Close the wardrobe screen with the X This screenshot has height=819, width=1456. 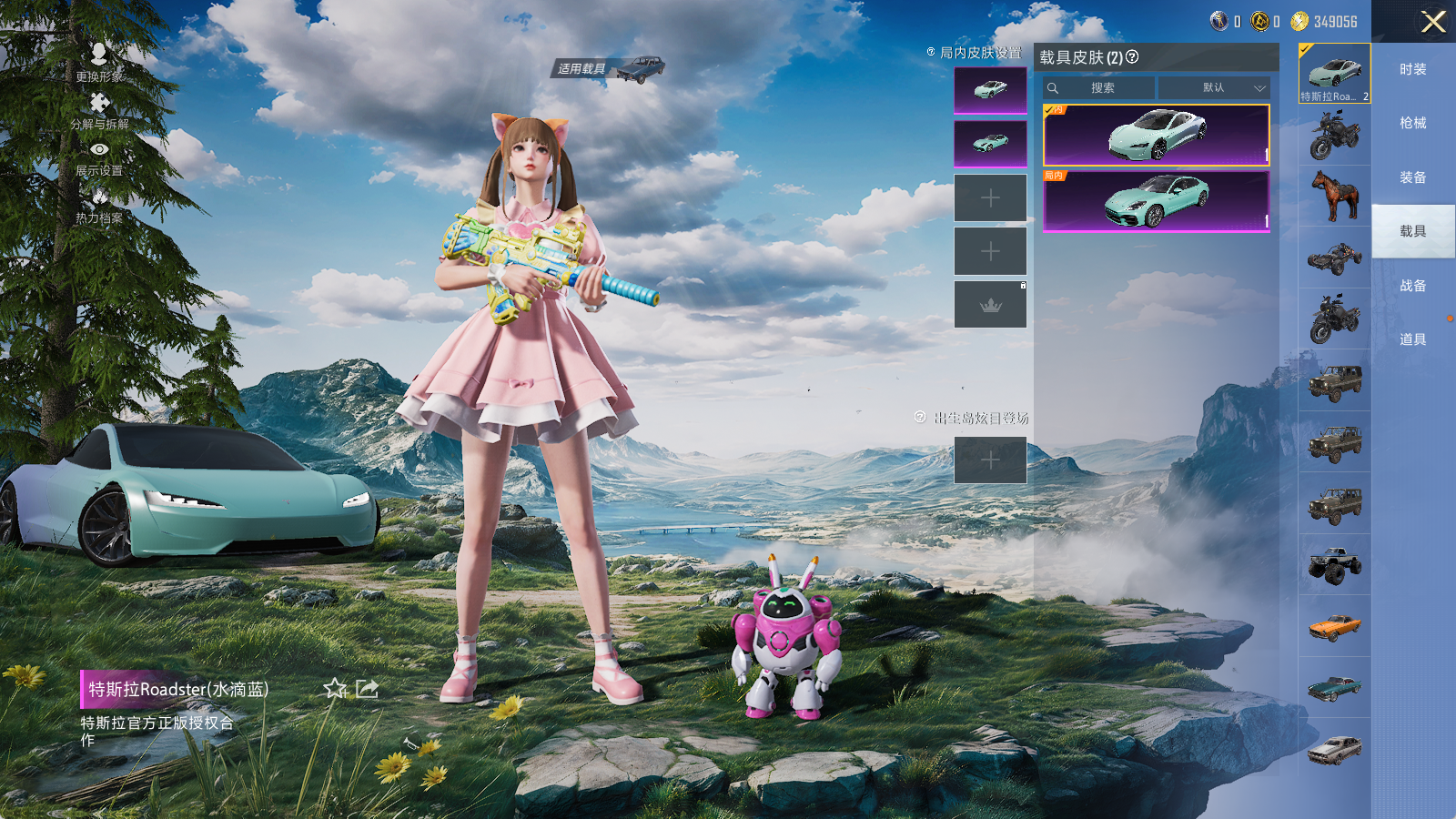tap(1433, 22)
